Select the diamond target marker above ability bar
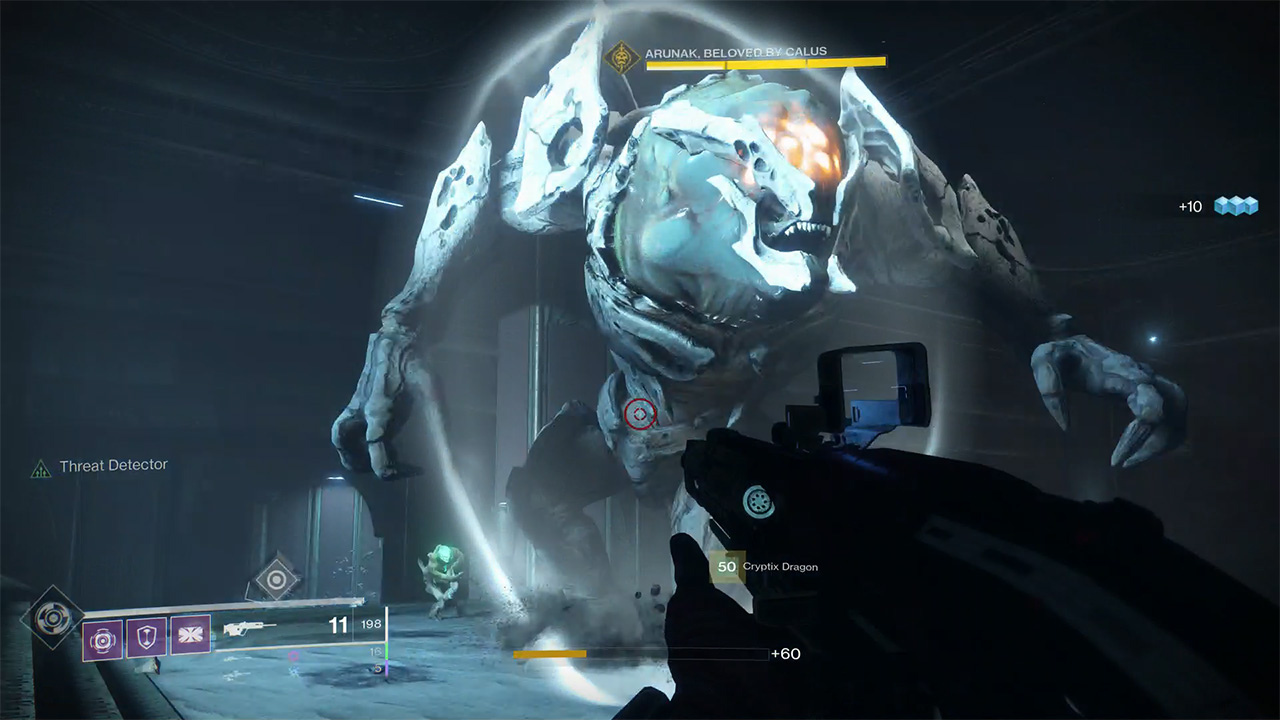The image size is (1280, 720). point(276,577)
